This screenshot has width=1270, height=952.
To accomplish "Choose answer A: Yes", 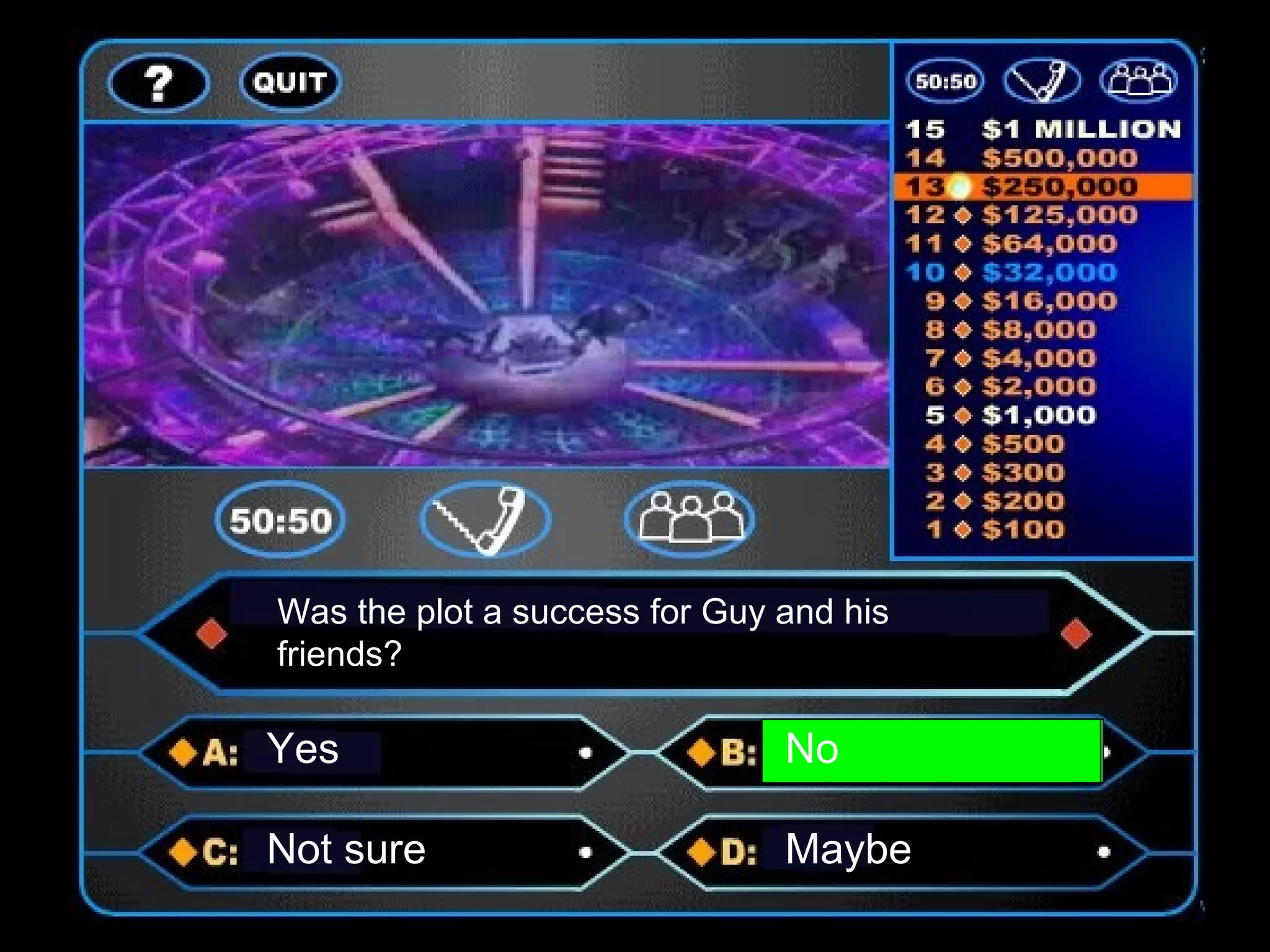I will click(x=384, y=752).
